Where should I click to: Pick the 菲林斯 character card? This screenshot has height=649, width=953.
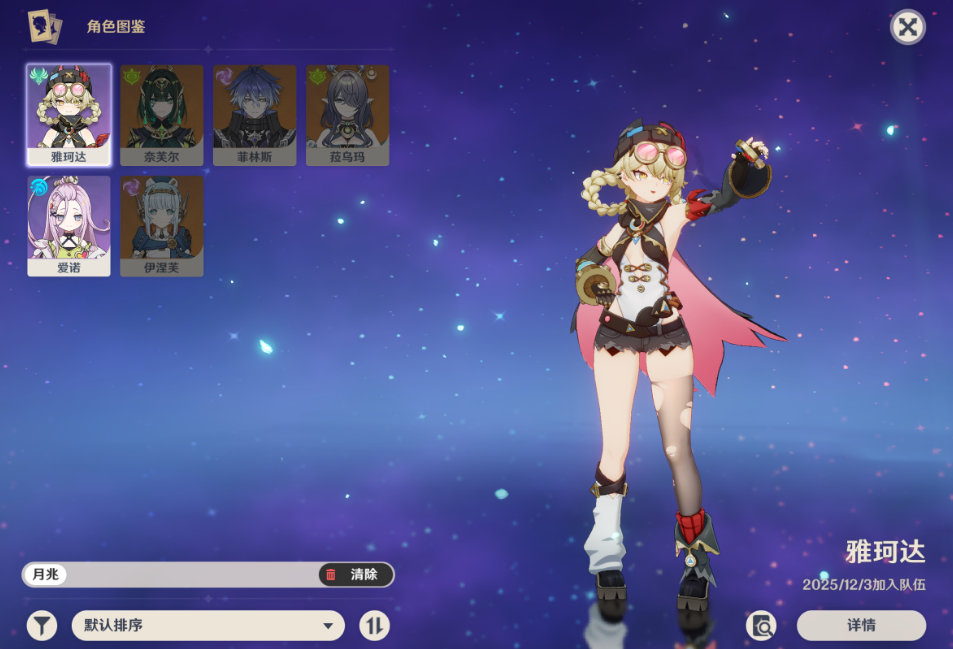coord(254,114)
